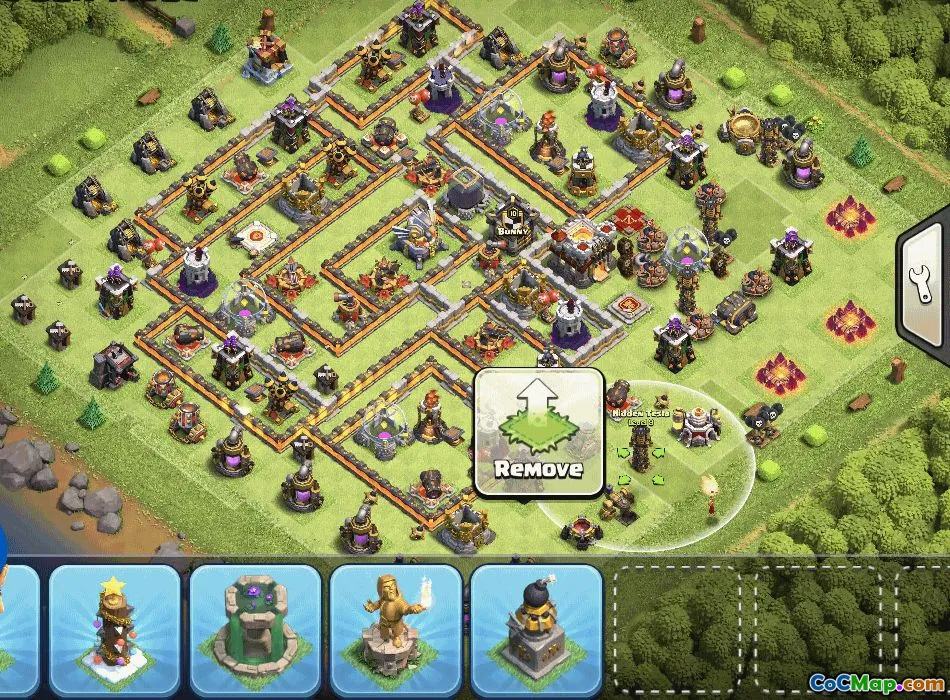Remove the selected Hidden Tesla
This screenshot has height=700, width=950.
click(x=538, y=432)
